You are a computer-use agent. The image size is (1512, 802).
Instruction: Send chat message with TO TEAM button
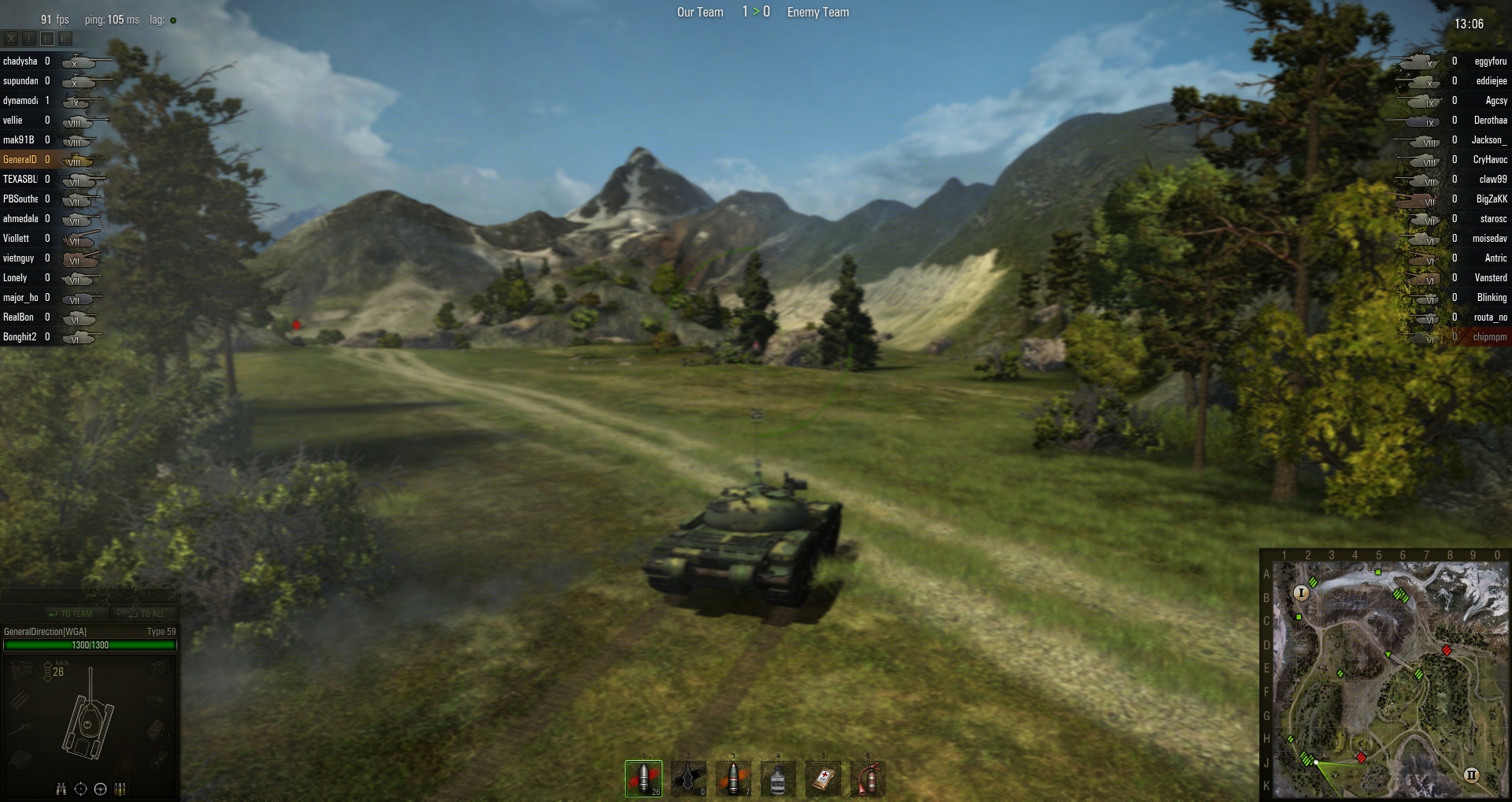[x=71, y=614]
